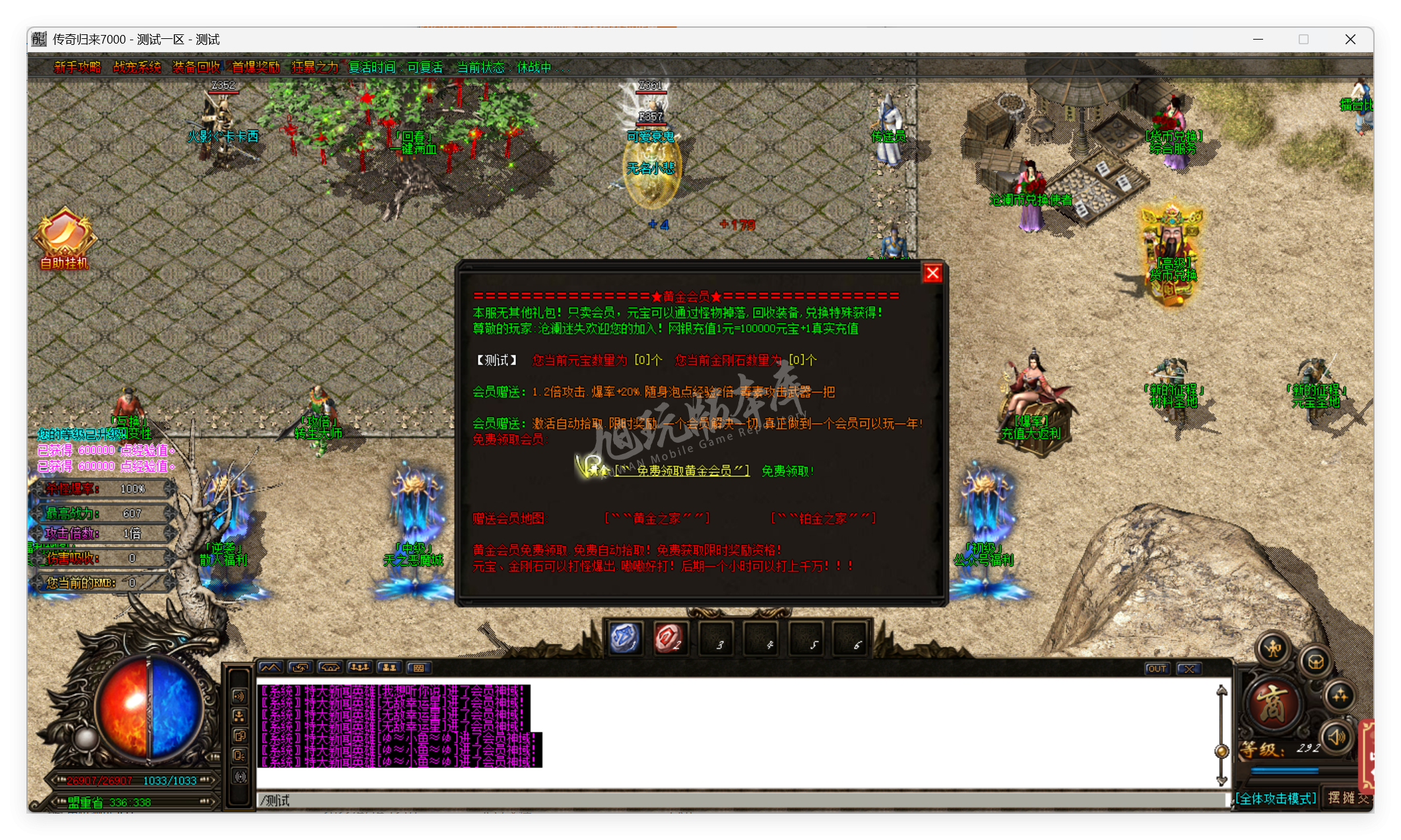Select skill slot 1 with the blue gem

click(626, 638)
